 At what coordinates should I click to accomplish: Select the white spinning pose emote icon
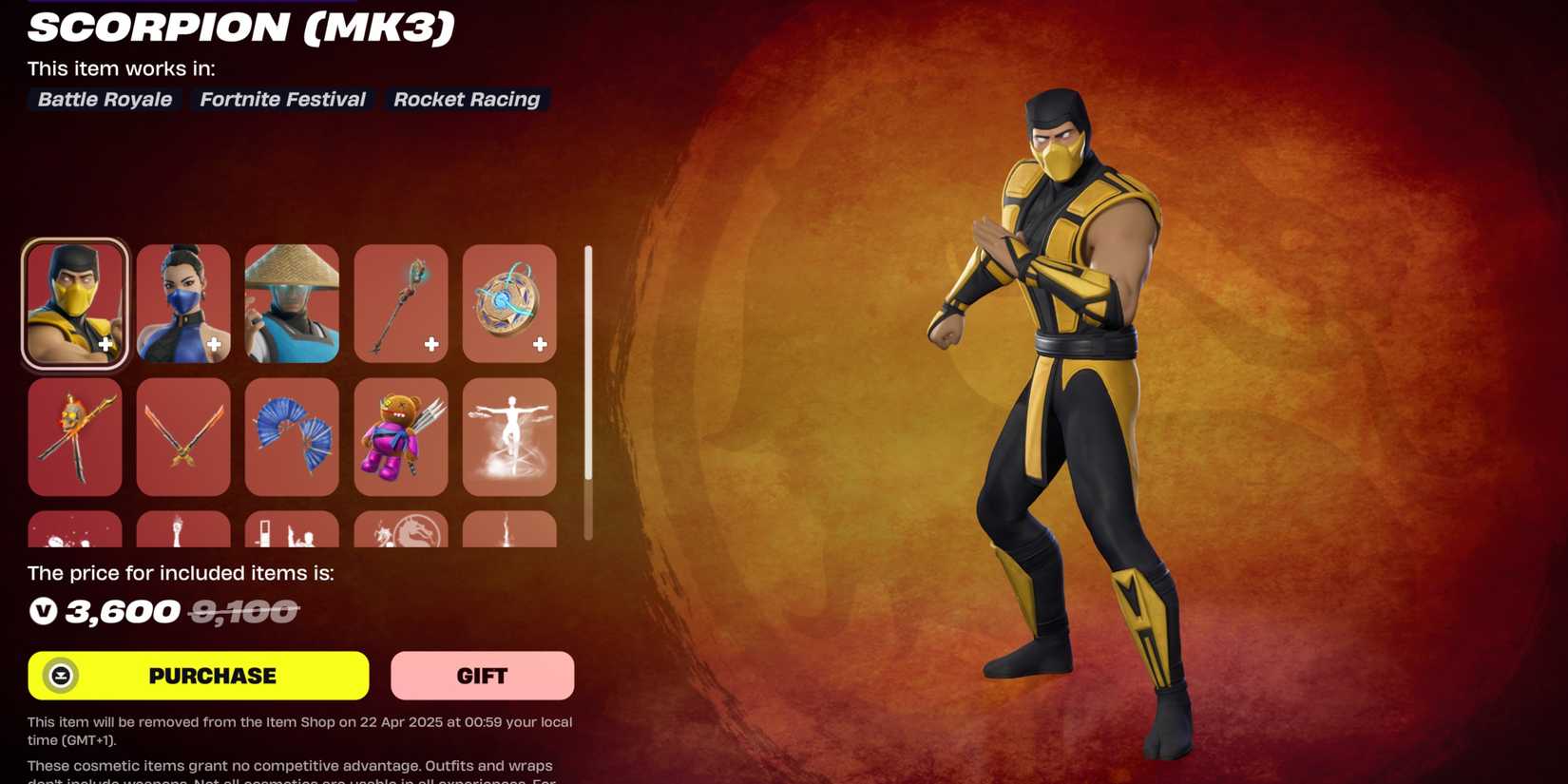[509, 437]
